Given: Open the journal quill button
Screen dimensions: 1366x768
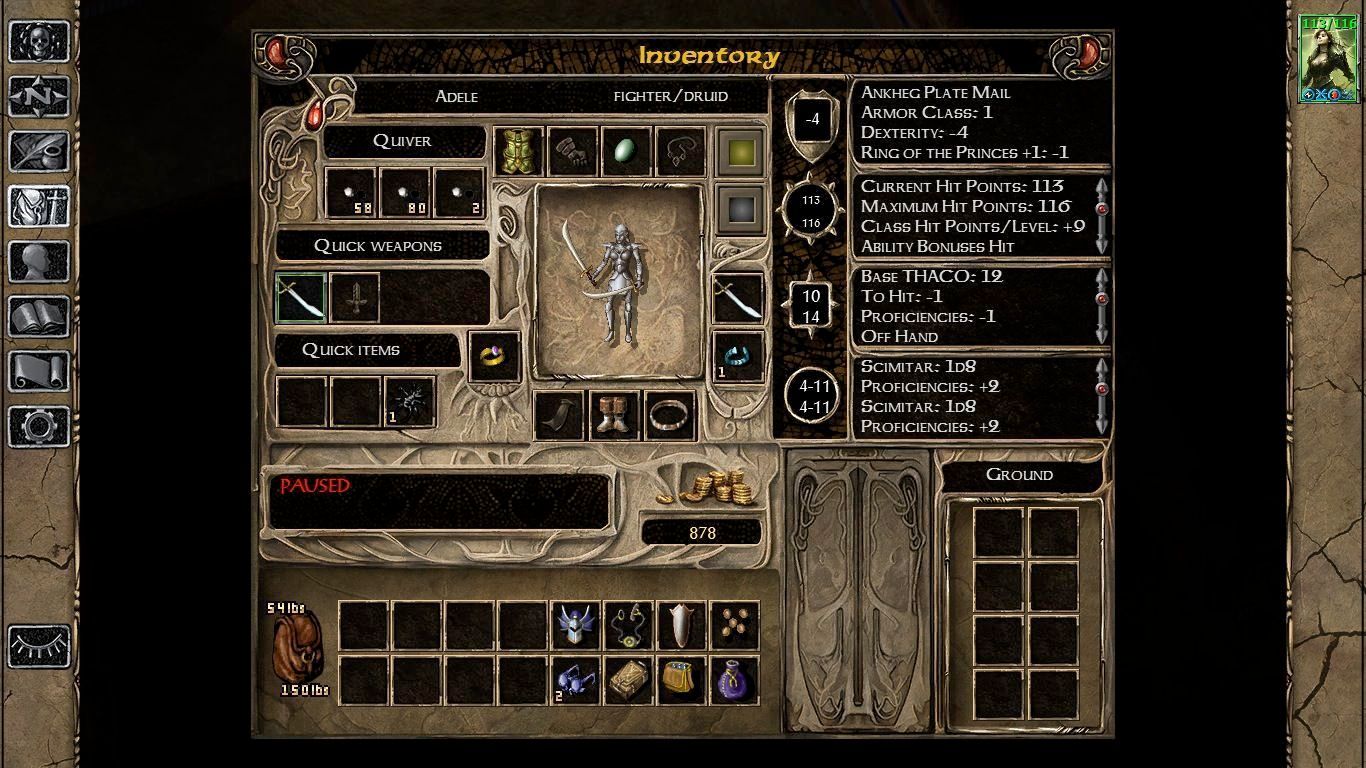Looking at the screenshot, I should pos(39,152).
